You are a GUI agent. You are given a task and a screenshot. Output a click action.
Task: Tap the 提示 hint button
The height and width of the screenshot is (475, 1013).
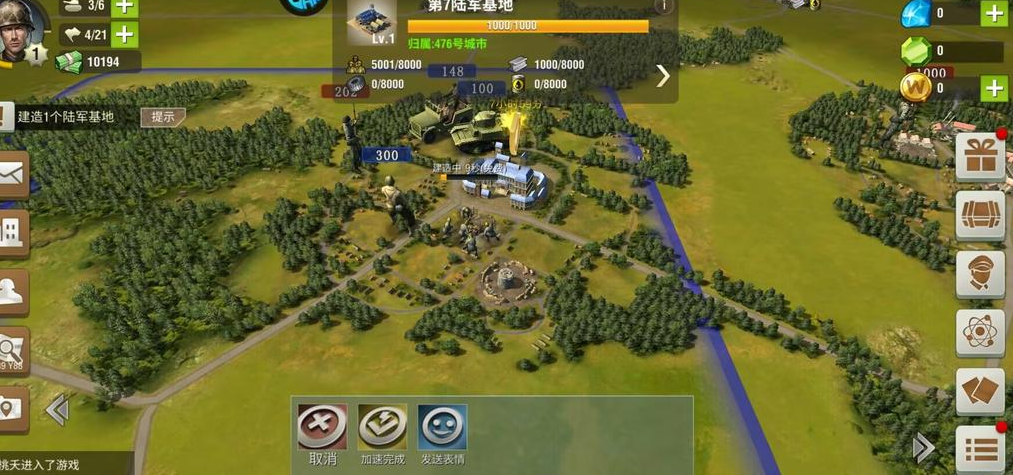163,117
